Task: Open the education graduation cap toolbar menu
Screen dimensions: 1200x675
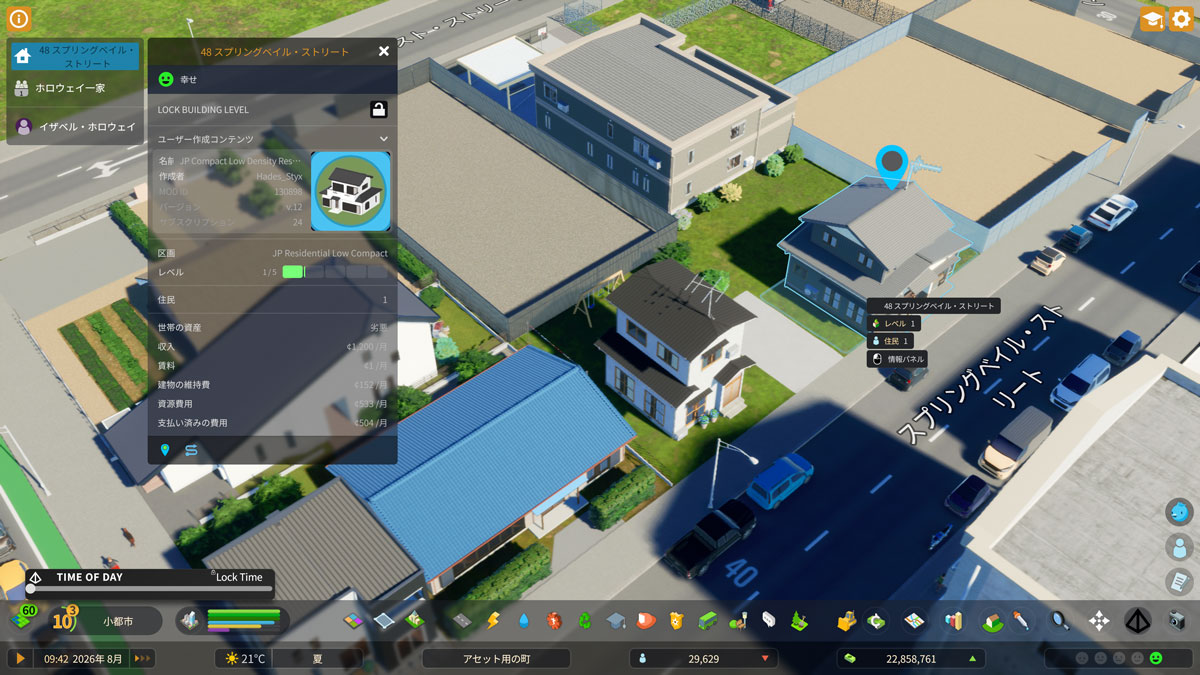Action: (x=615, y=621)
